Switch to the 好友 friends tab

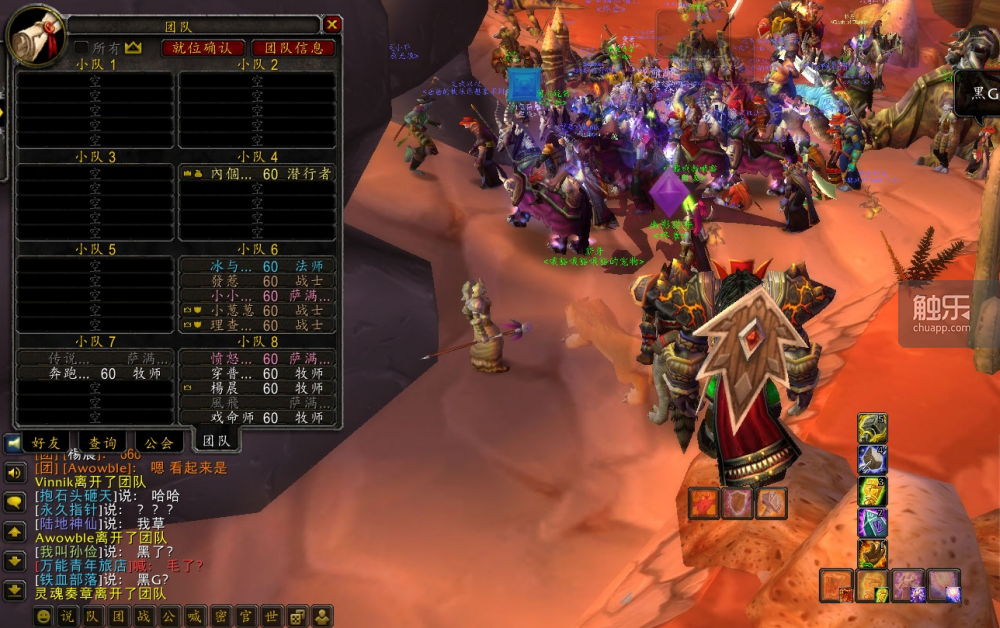point(47,442)
